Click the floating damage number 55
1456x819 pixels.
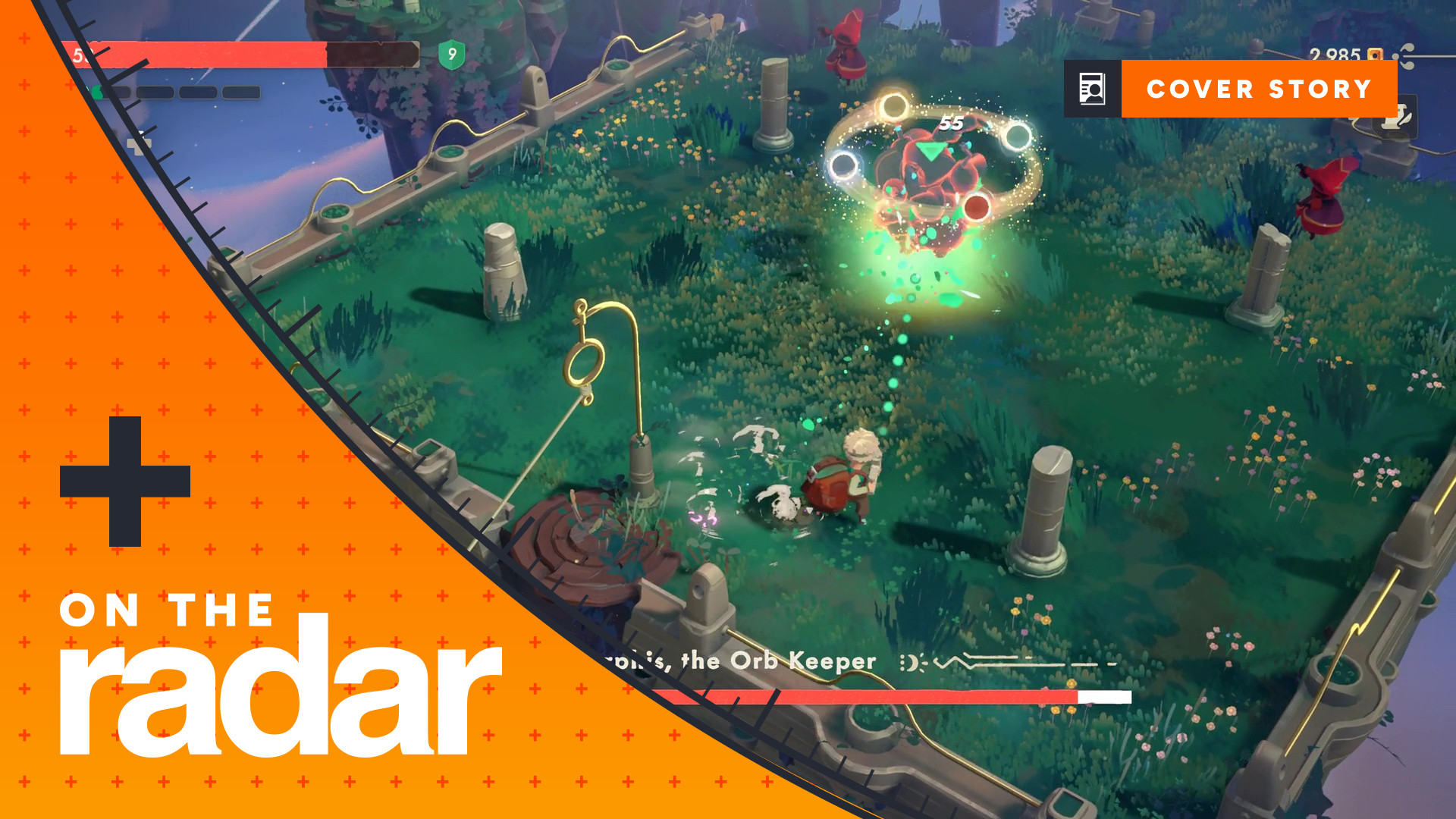point(952,121)
